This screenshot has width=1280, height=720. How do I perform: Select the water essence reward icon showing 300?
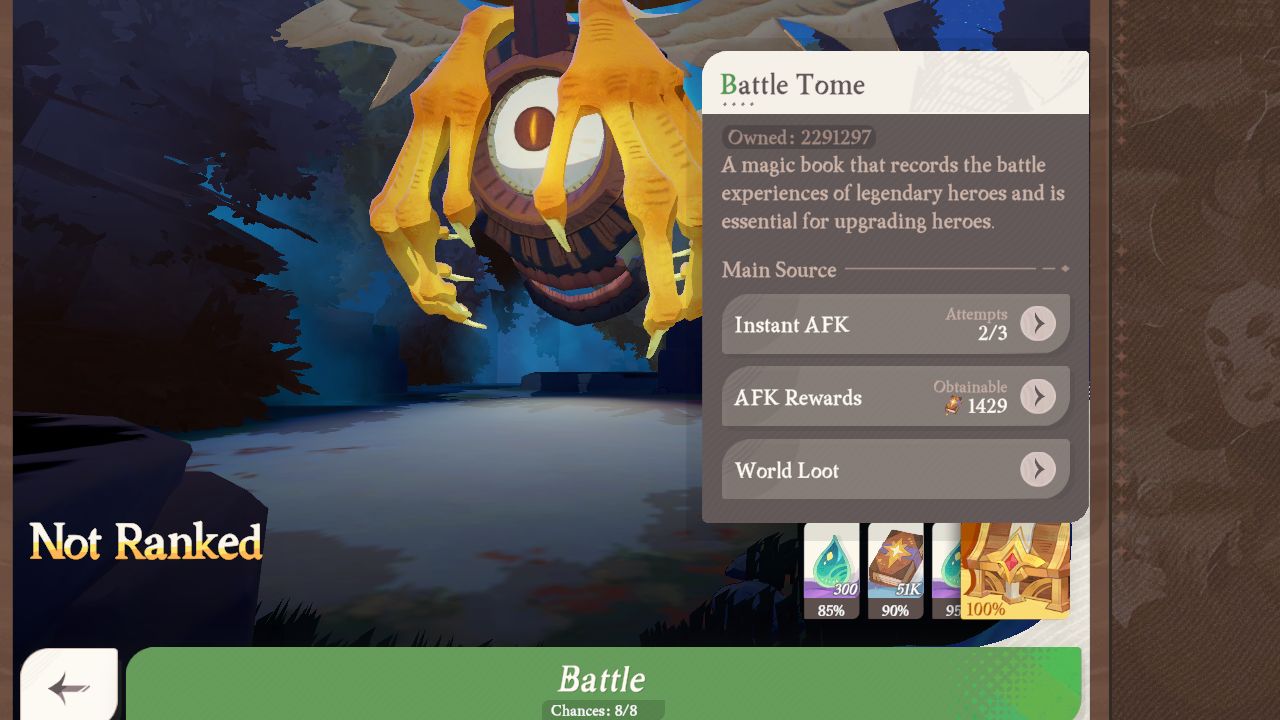coord(831,567)
